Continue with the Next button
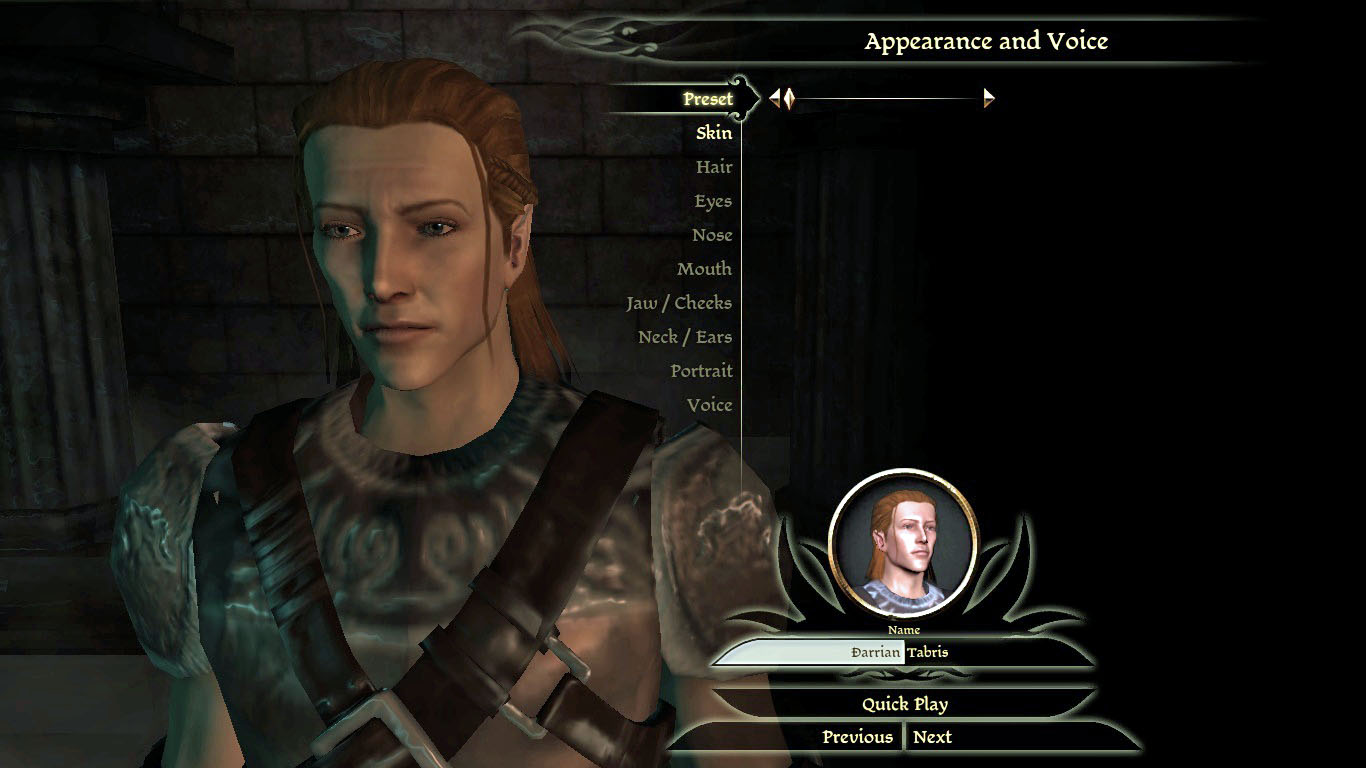This screenshot has width=1366, height=768. (x=932, y=737)
